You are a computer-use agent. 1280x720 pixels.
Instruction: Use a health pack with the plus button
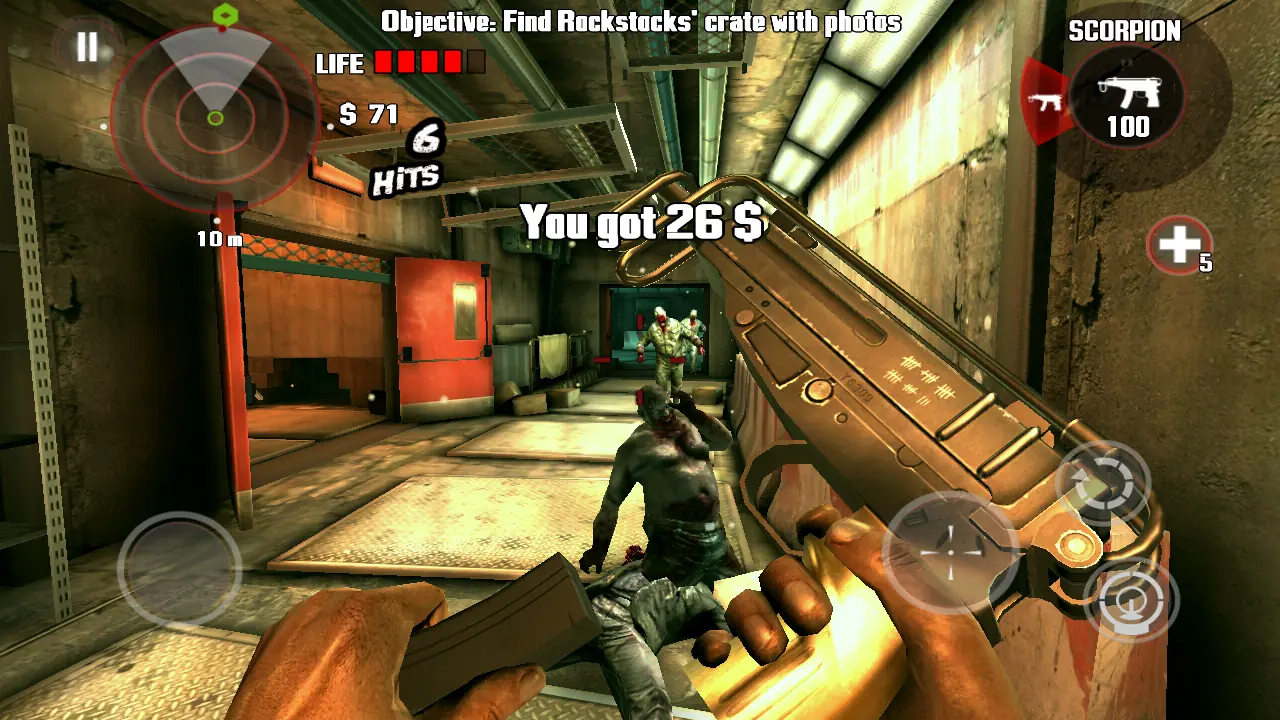1179,244
